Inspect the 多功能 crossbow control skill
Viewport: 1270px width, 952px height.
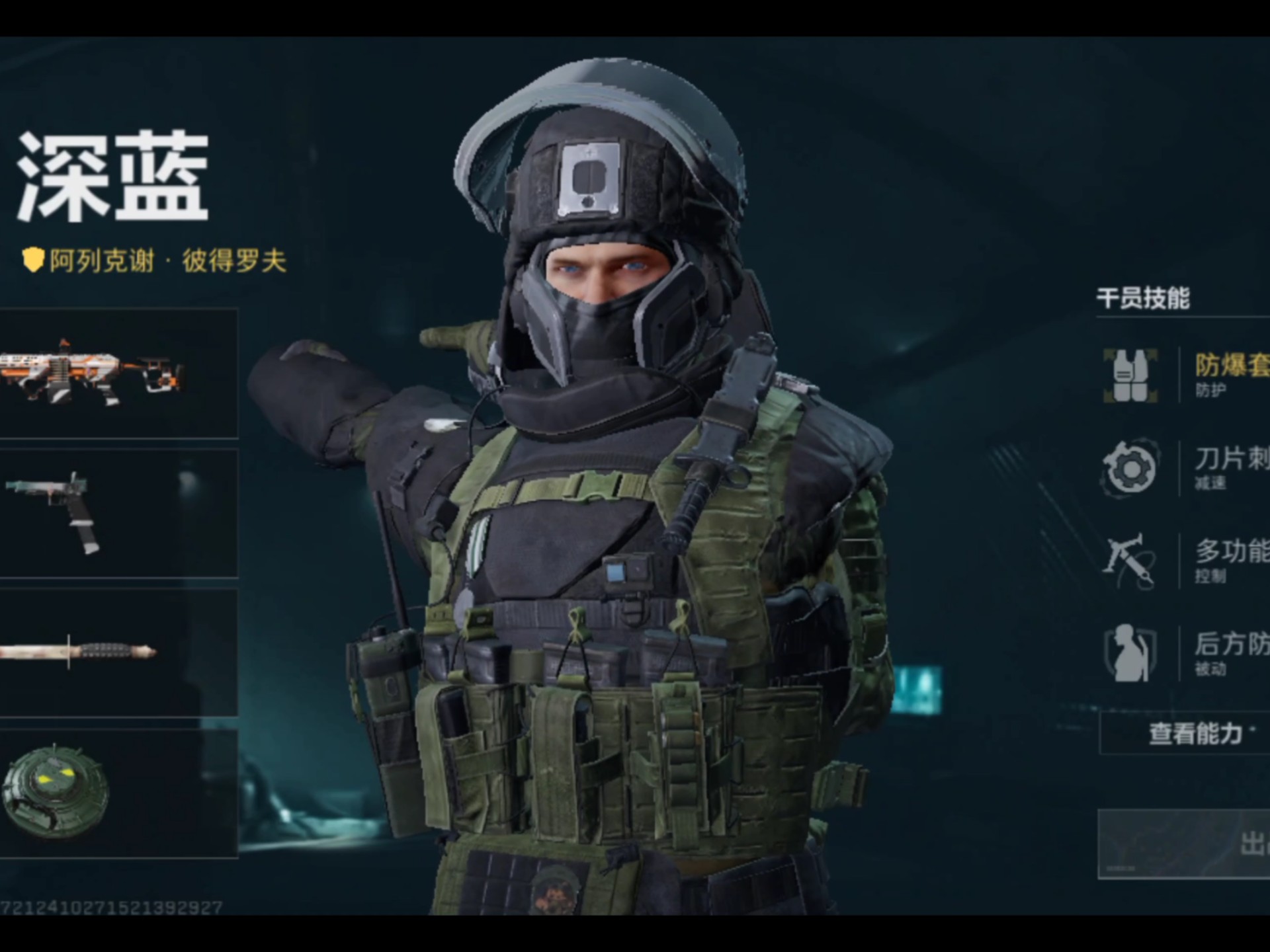coord(1184,561)
